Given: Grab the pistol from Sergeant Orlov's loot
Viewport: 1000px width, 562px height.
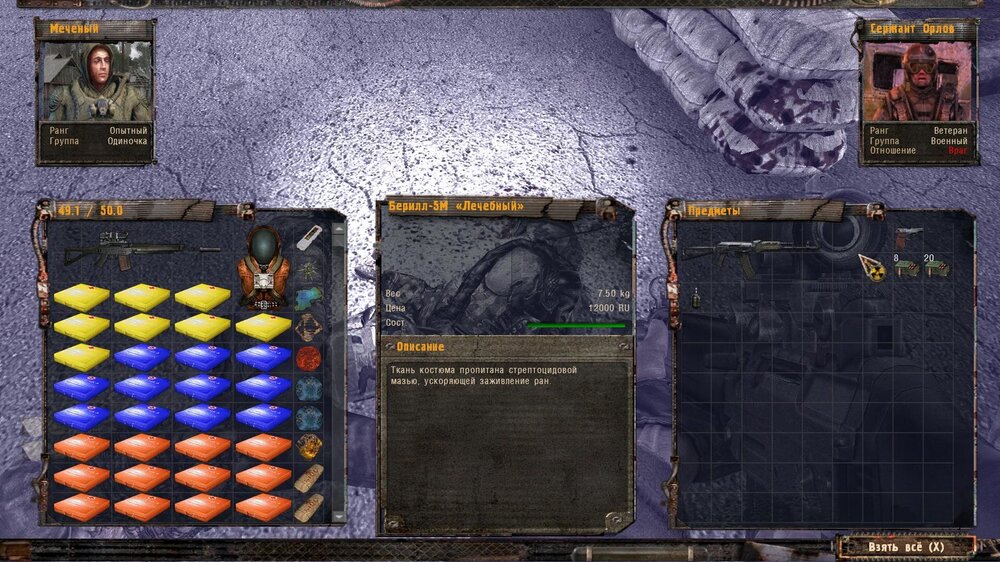Looking at the screenshot, I should 909,235.
